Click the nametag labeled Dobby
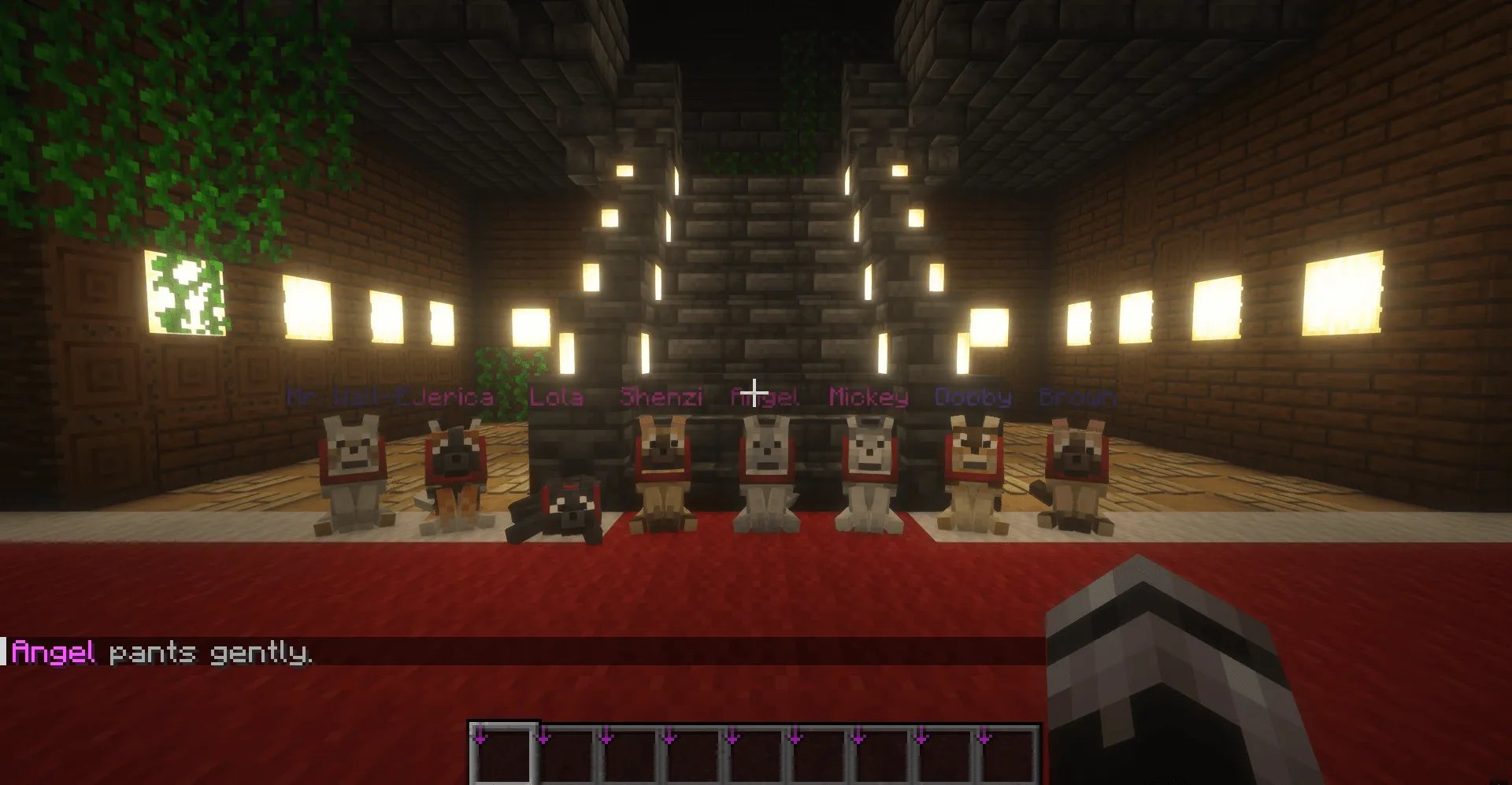This screenshot has height=785, width=1512. coord(974,398)
